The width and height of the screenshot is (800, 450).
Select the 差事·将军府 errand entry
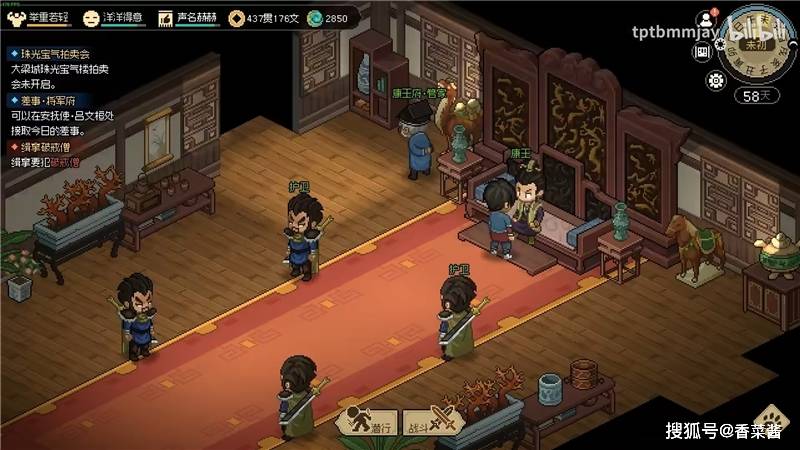coord(50,101)
